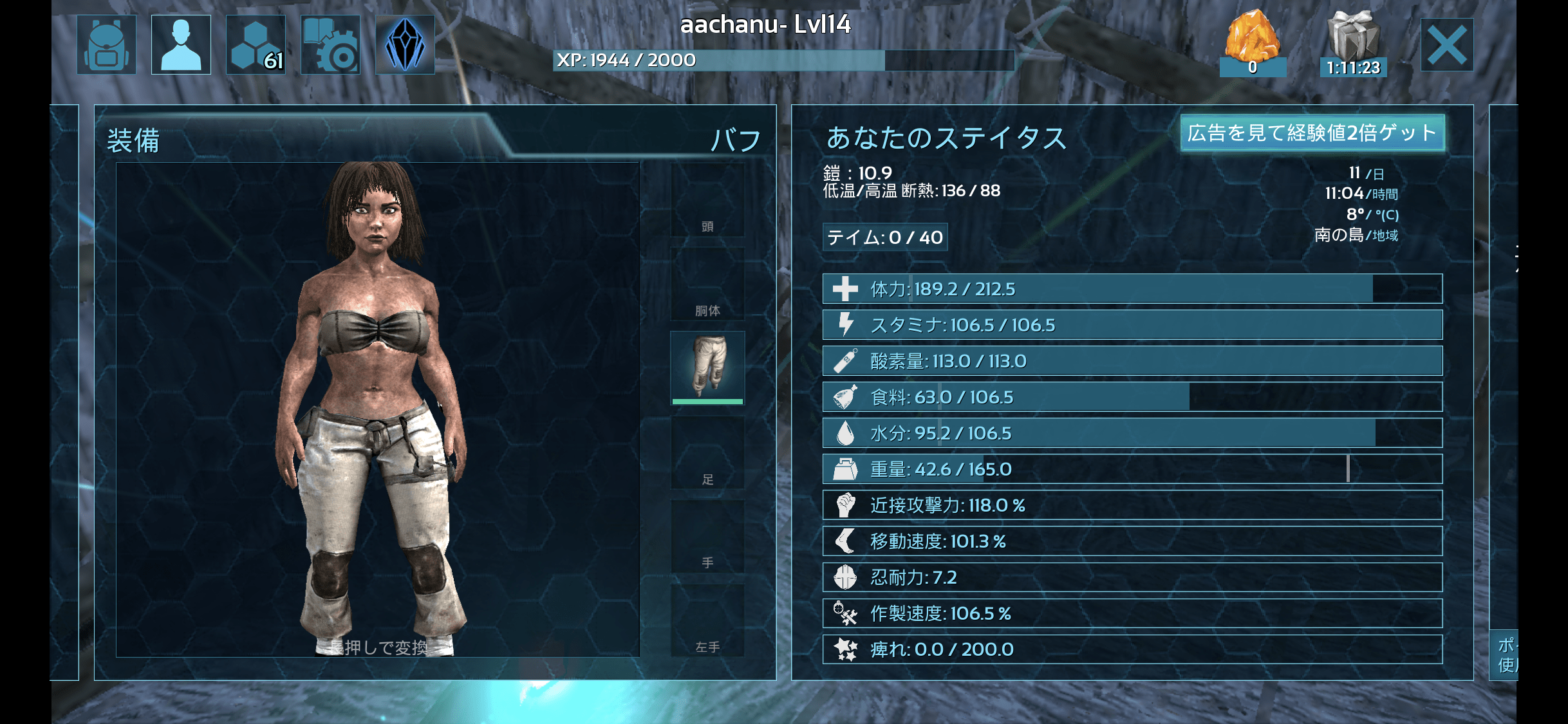Choose the スタミナ stamina stat row
This screenshot has height=724, width=1568.
click(x=1132, y=325)
